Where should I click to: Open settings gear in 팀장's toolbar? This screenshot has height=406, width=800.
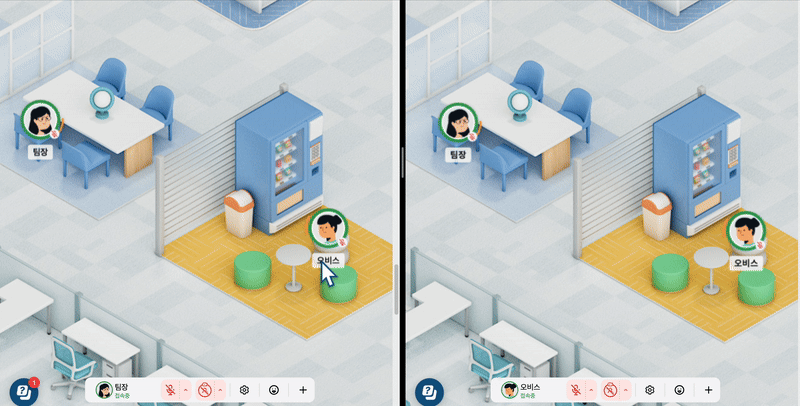tap(244, 389)
